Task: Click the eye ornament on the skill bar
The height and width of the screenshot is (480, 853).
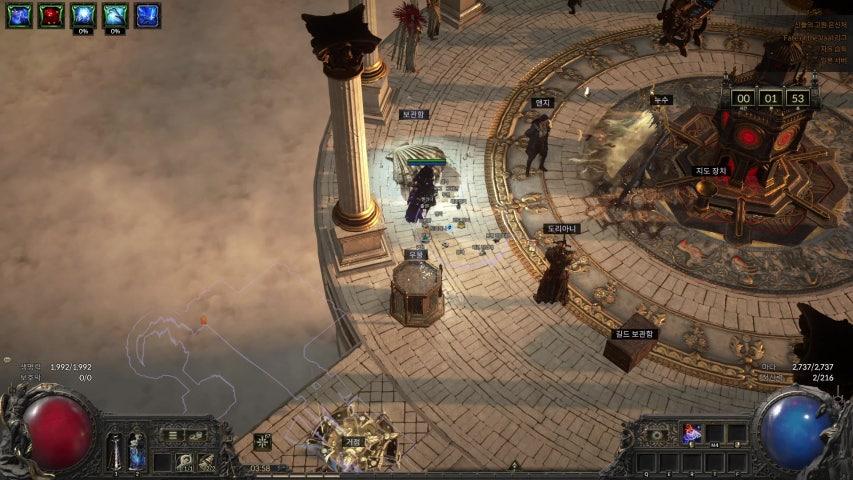Action: 656,434
